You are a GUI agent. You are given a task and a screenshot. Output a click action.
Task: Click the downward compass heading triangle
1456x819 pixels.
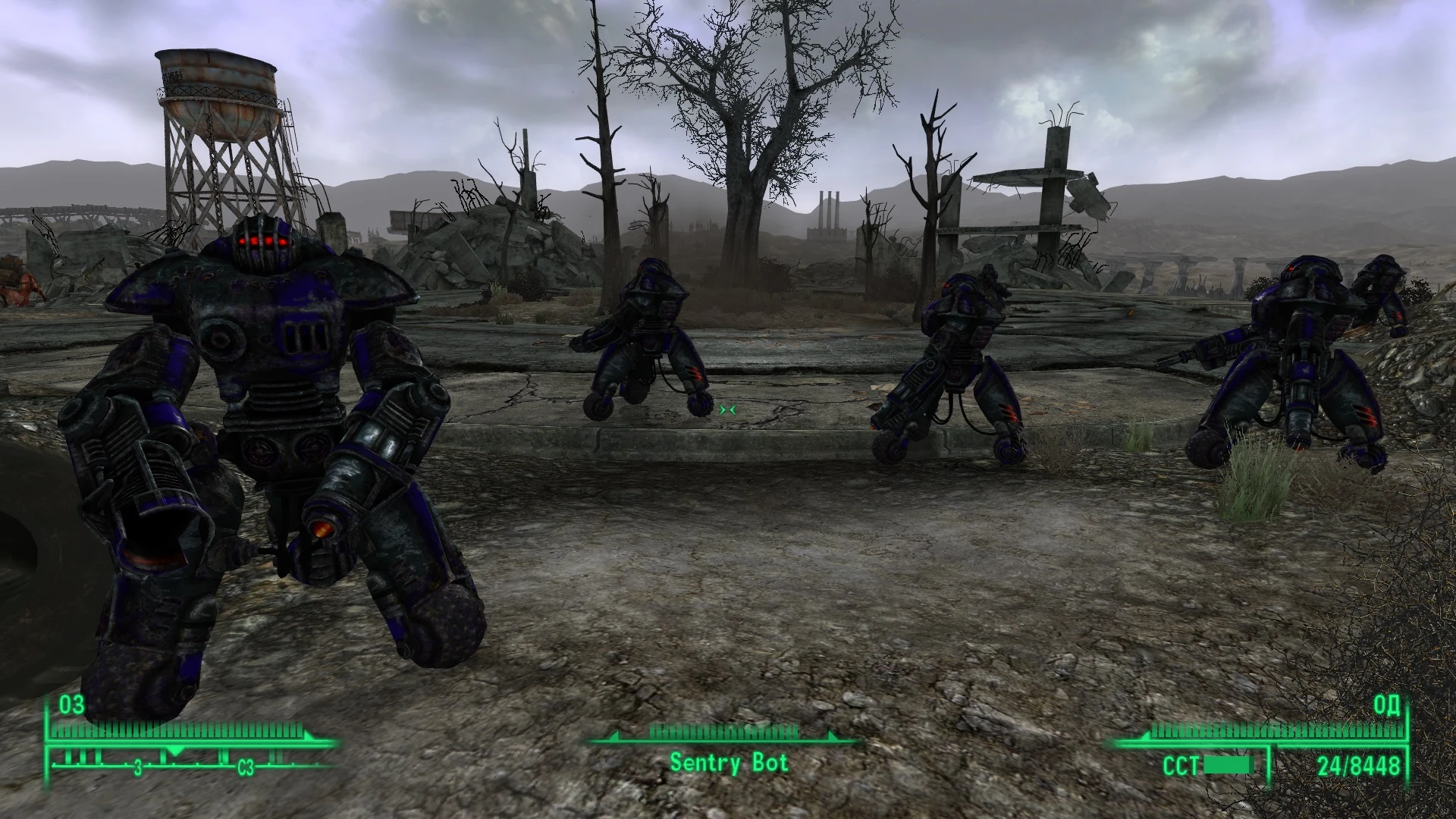(176, 751)
